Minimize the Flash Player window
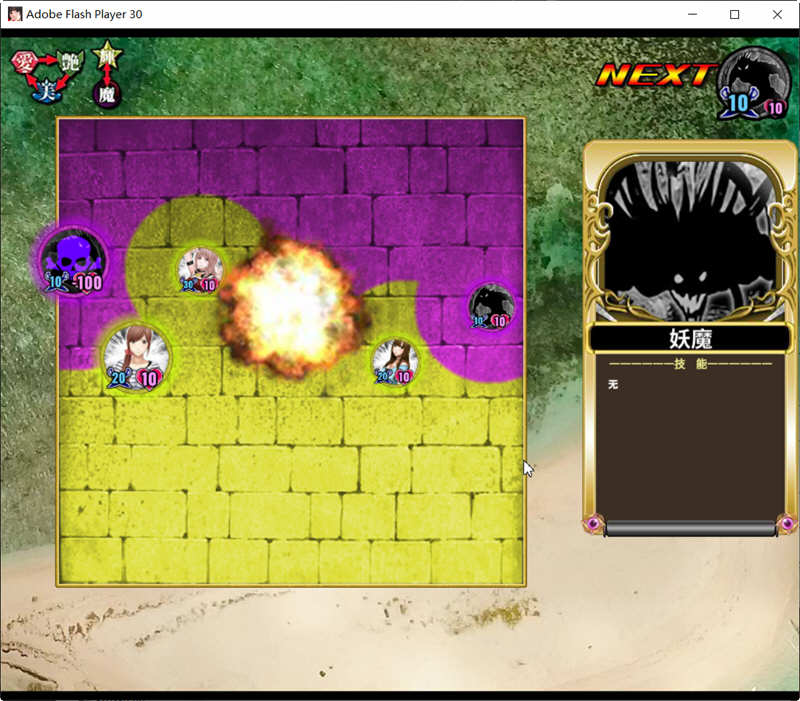 click(691, 15)
